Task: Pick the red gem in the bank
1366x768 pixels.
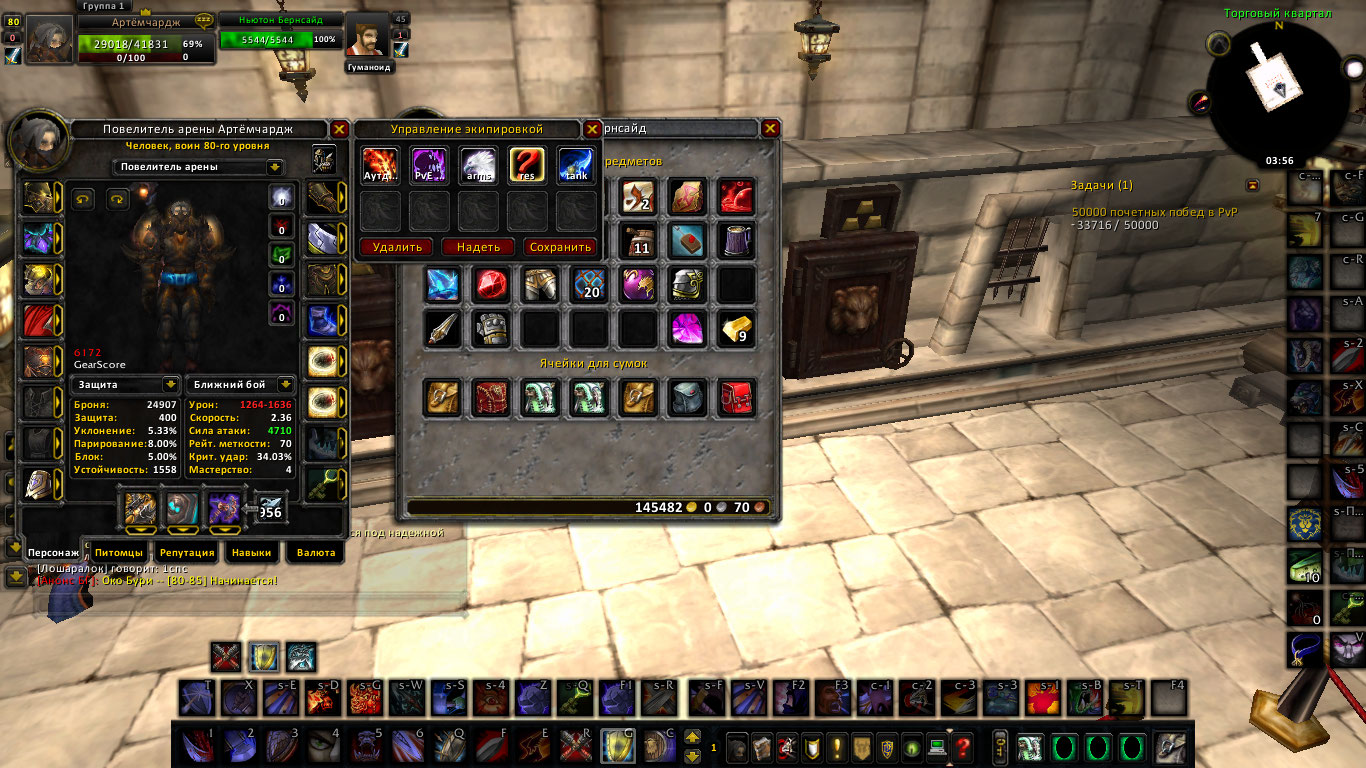Action: [x=490, y=285]
